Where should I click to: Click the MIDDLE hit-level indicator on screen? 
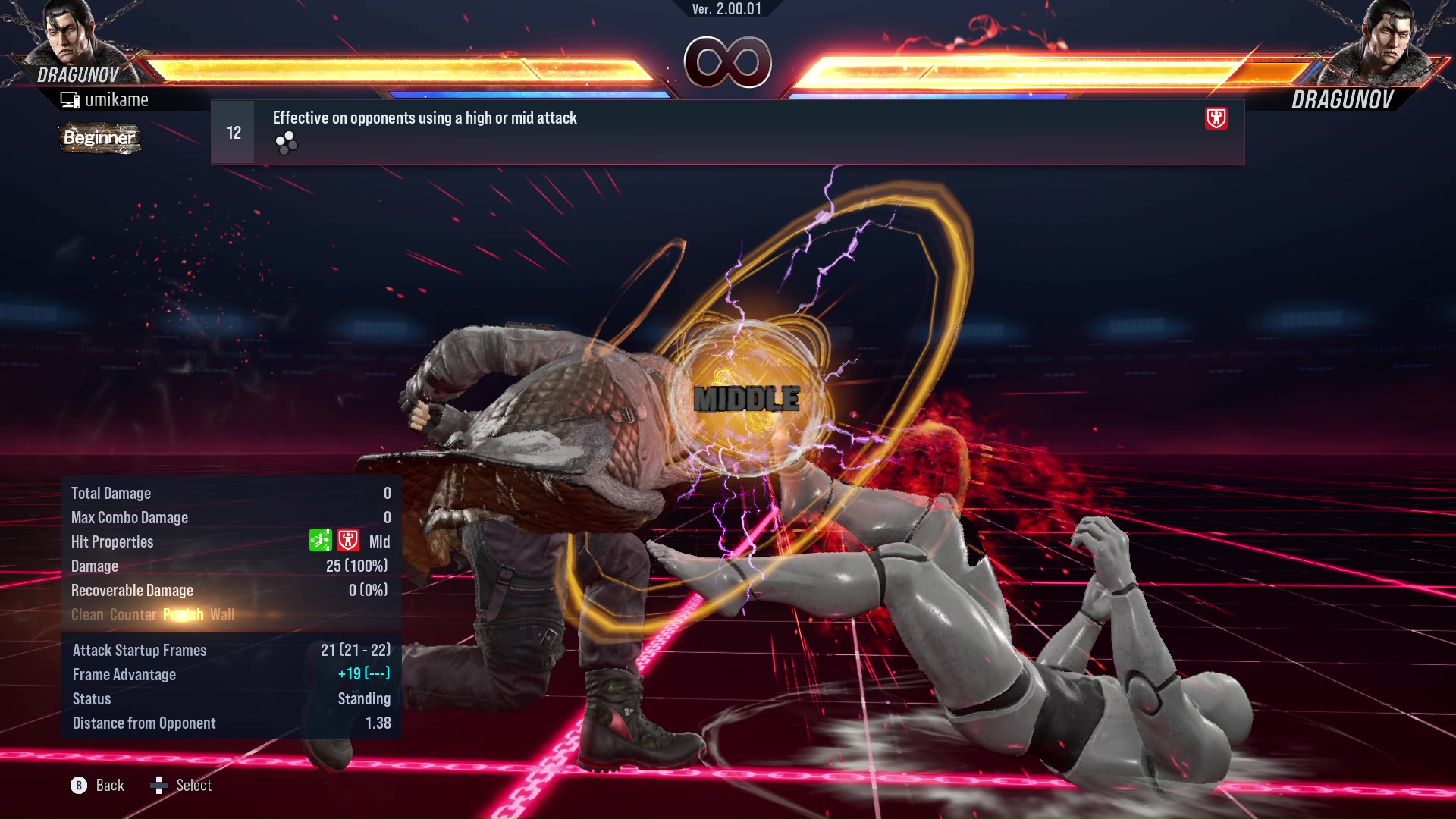click(748, 397)
